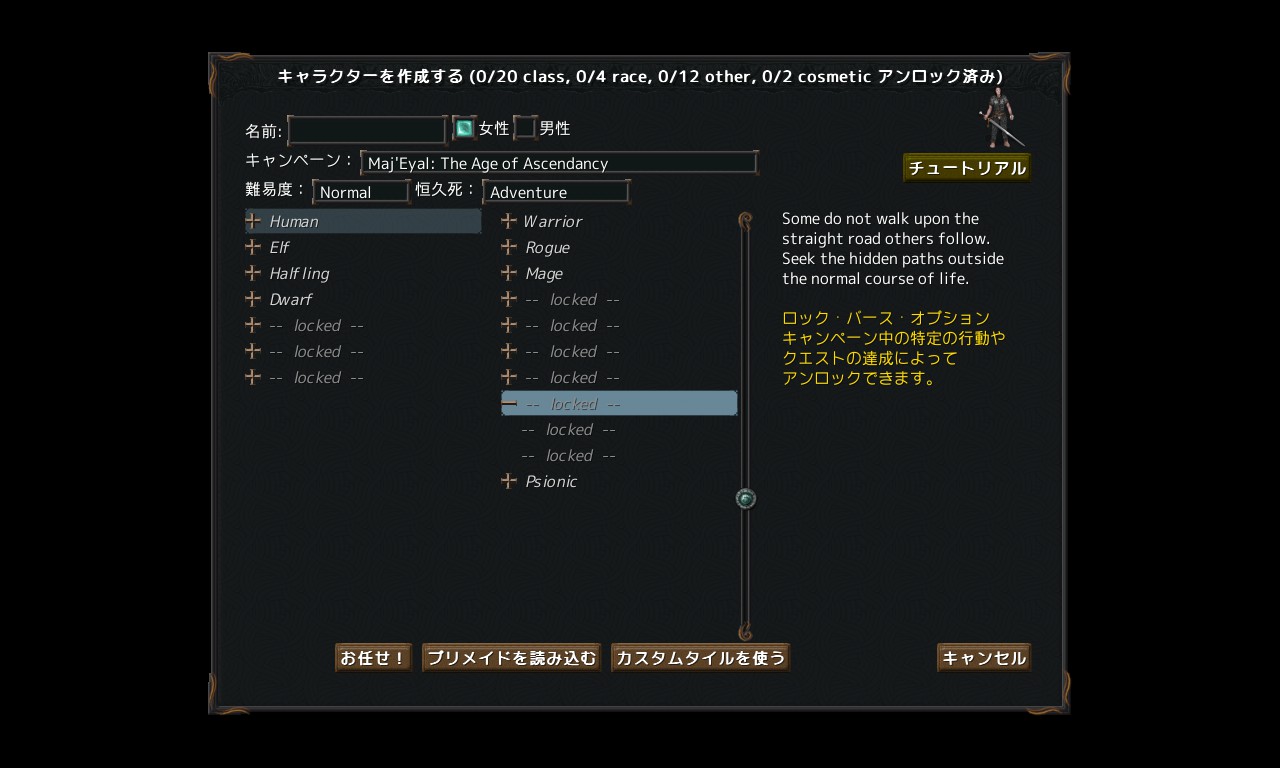
Task: Click the plus icon next to Halfling
Action: pos(251,273)
